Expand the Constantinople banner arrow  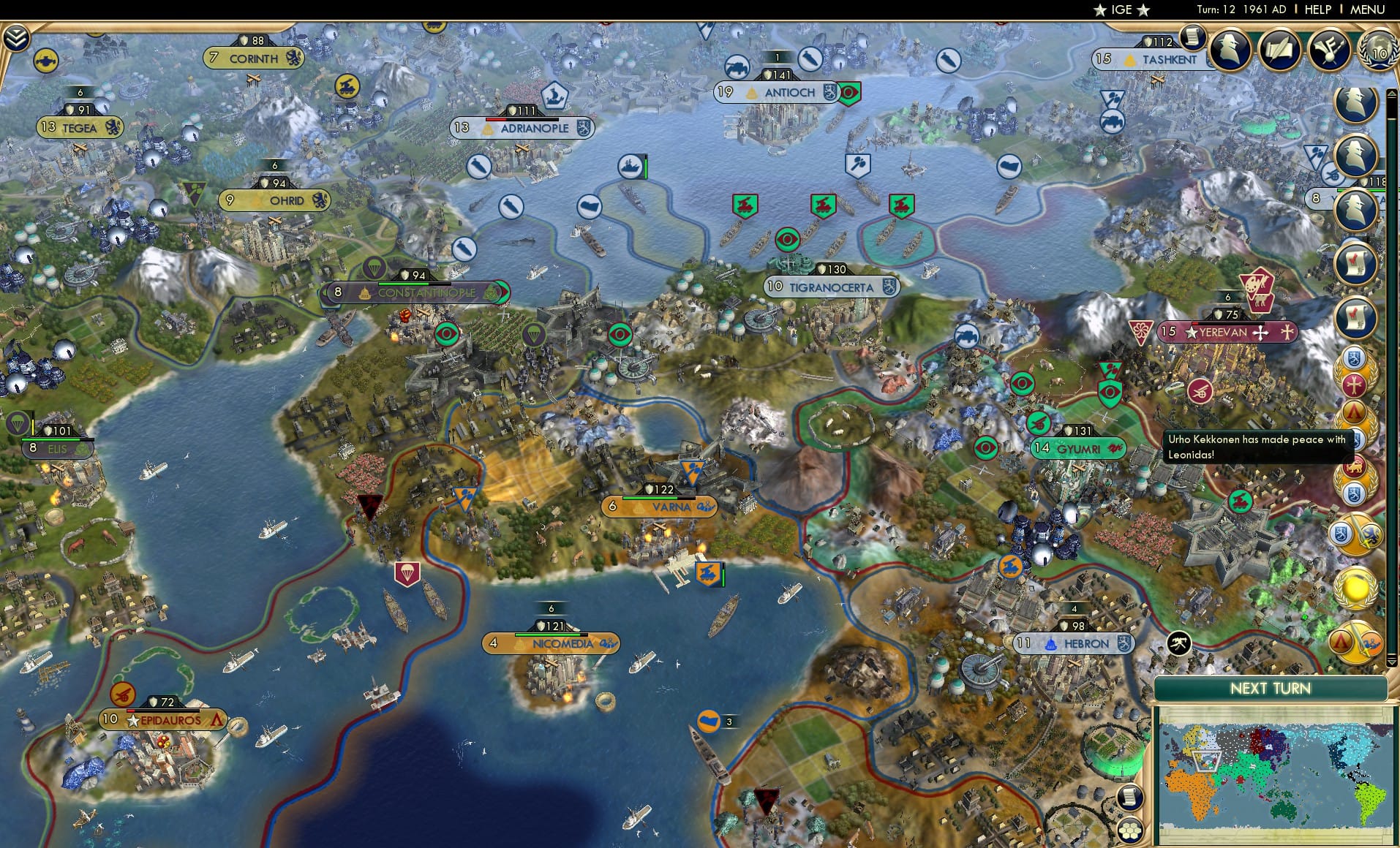coord(503,292)
